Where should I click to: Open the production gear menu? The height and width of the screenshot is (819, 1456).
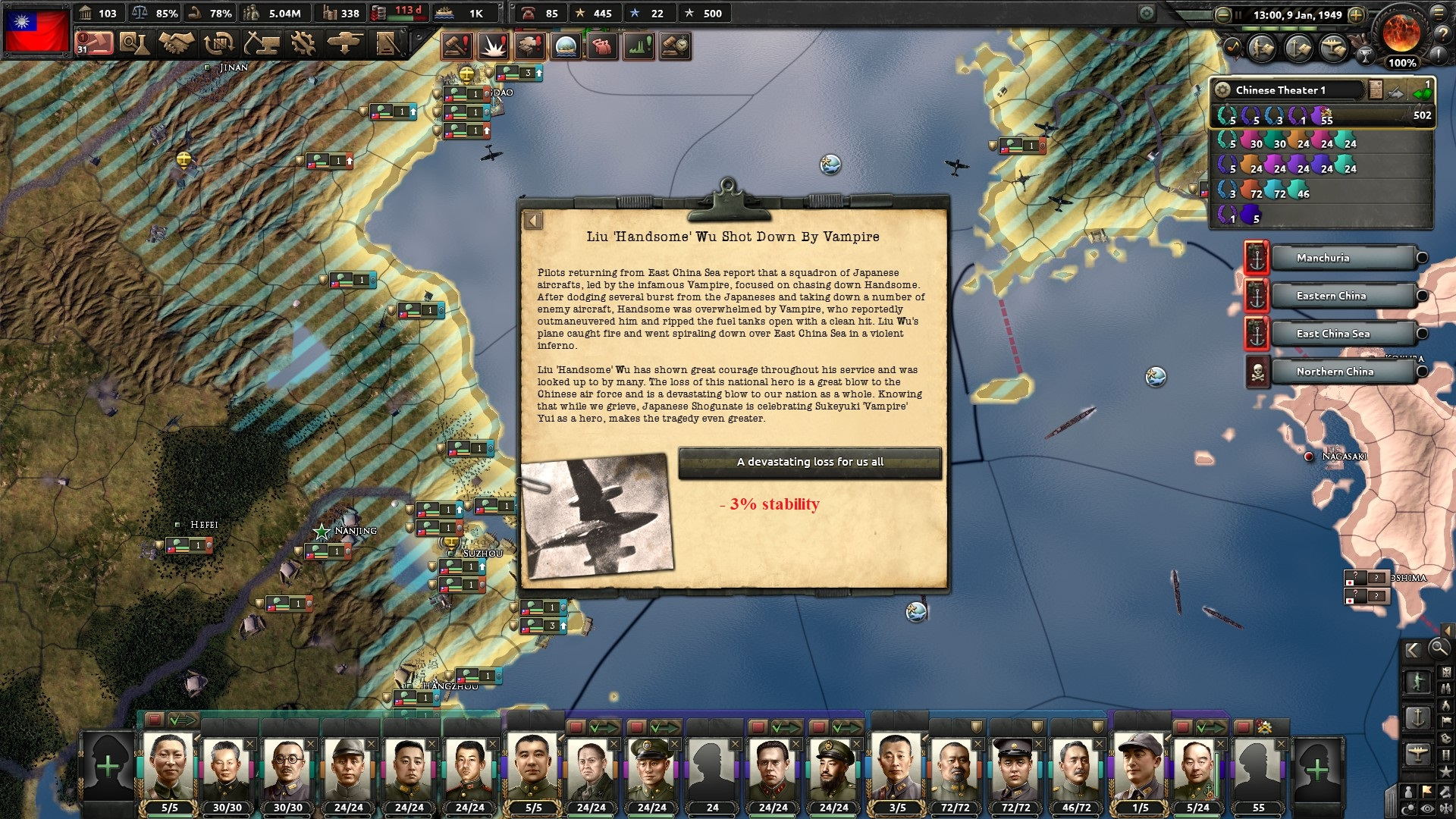click(303, 43)
